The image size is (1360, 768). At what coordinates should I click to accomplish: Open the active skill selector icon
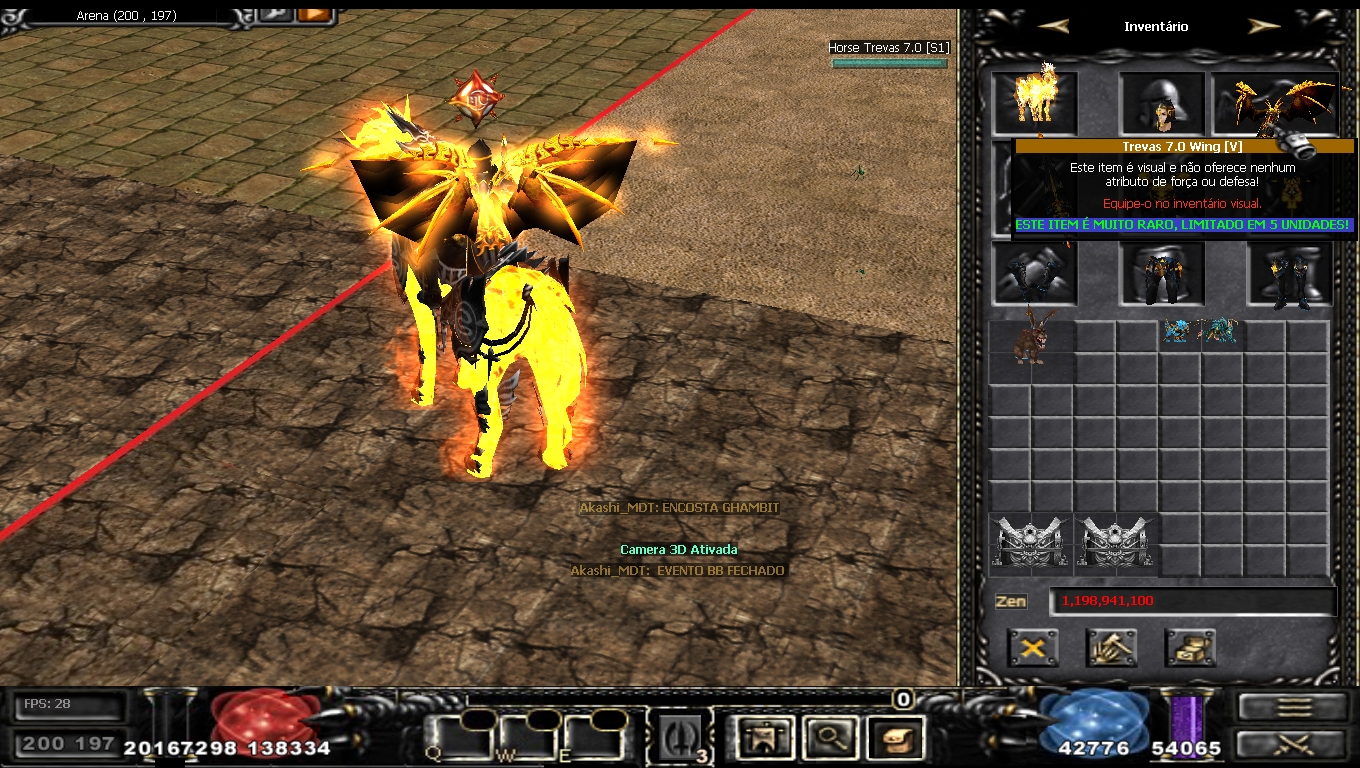[x=680, y=738]
